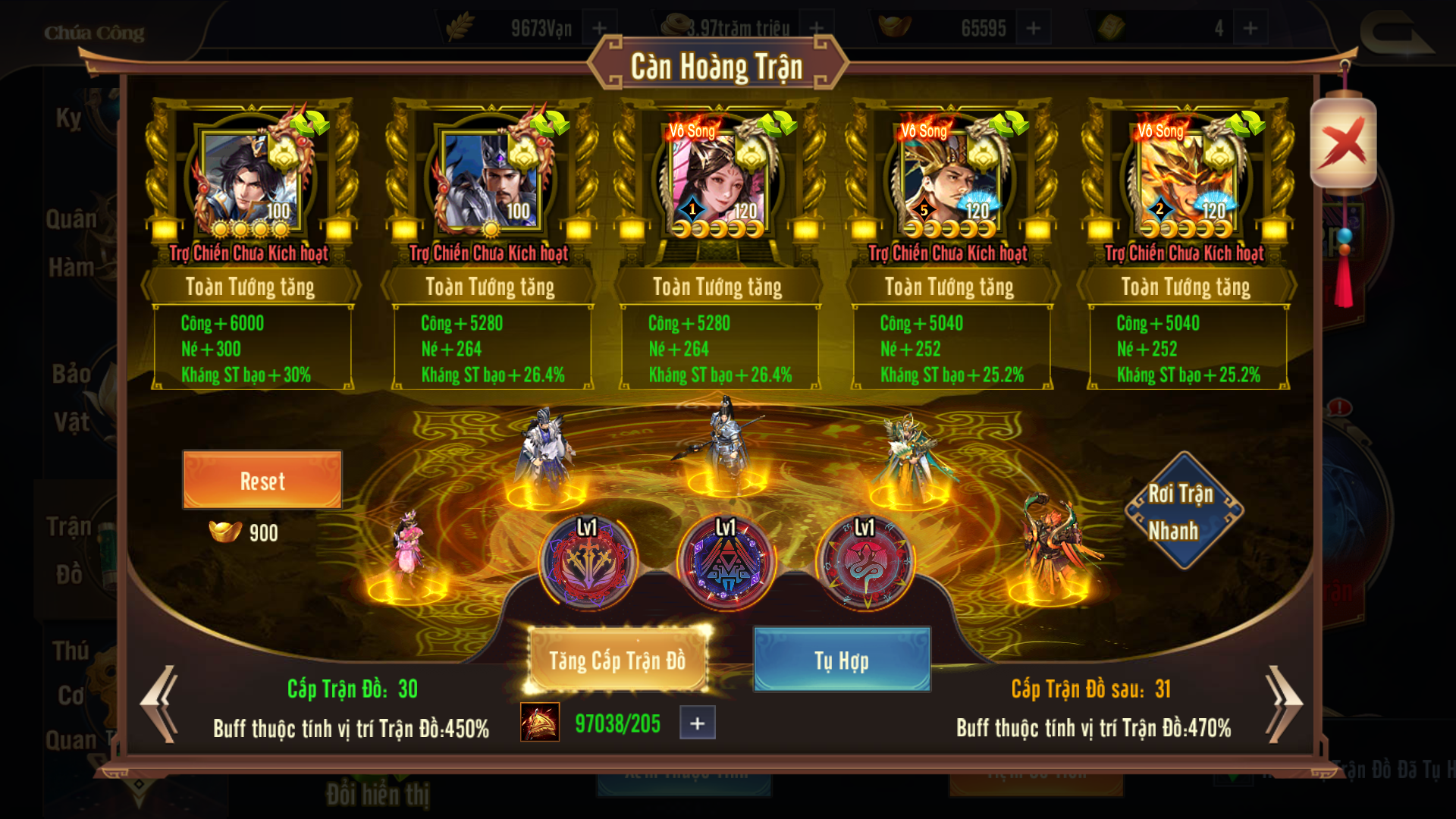
Task: Close the Càn Hoàng Trận window
Action: tap(1343, 143)
